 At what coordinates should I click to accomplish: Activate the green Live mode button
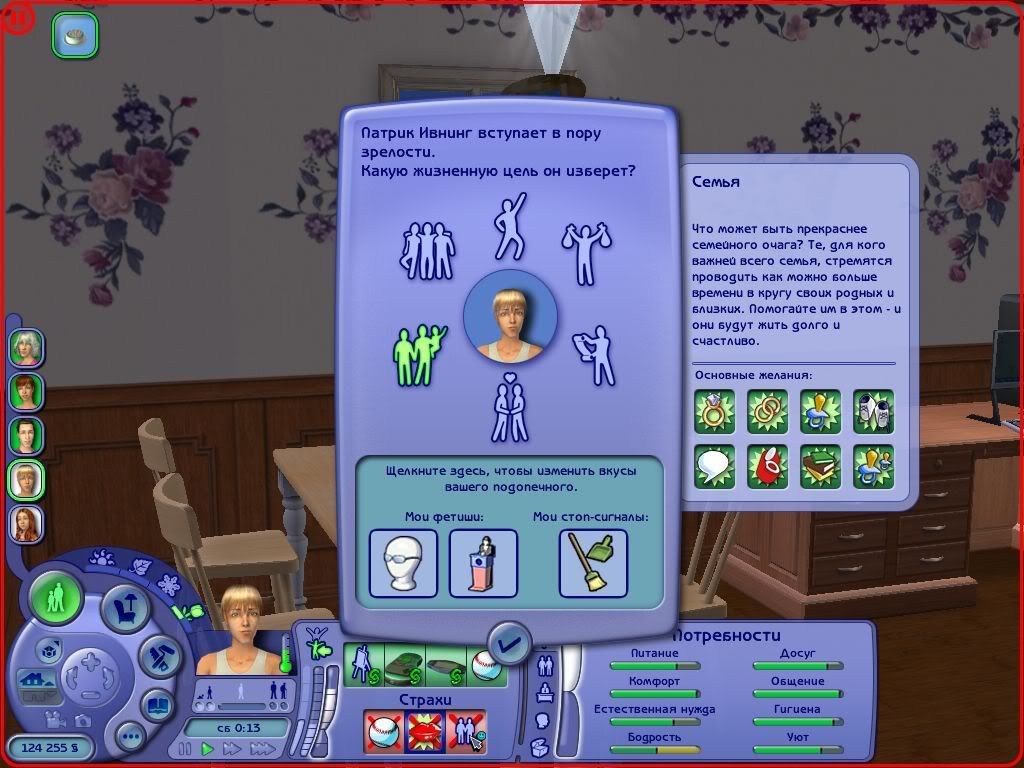pyautogui.click(x=56, y=600)
